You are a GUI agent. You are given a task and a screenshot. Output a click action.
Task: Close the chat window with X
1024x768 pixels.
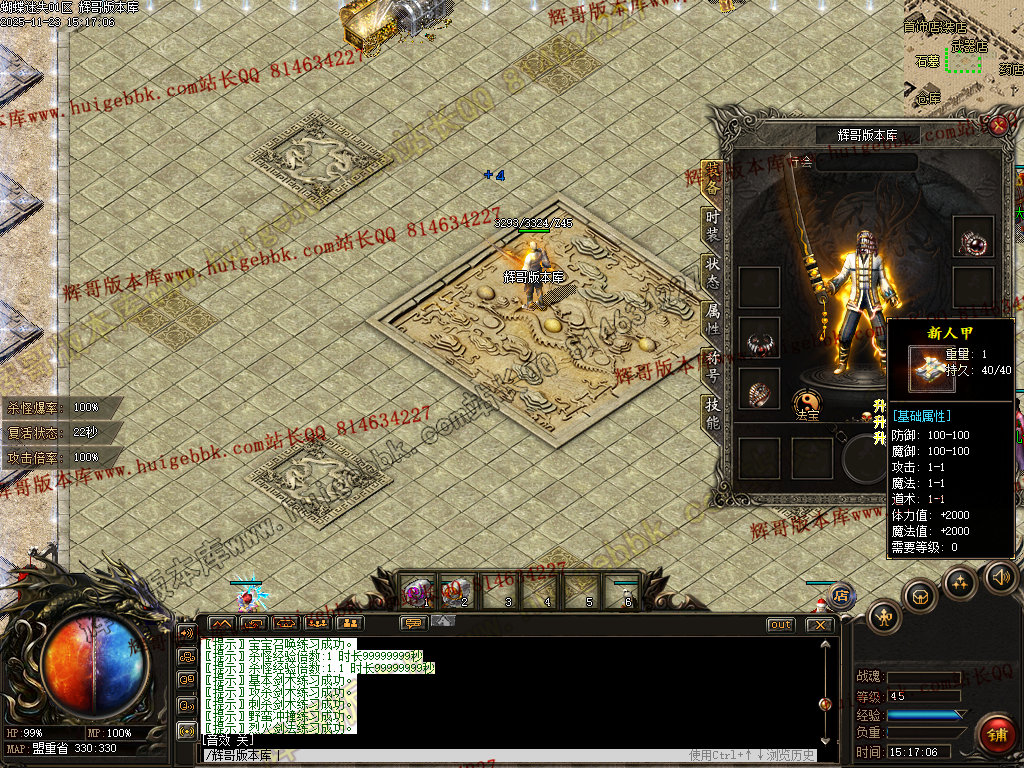coord(820,624)
